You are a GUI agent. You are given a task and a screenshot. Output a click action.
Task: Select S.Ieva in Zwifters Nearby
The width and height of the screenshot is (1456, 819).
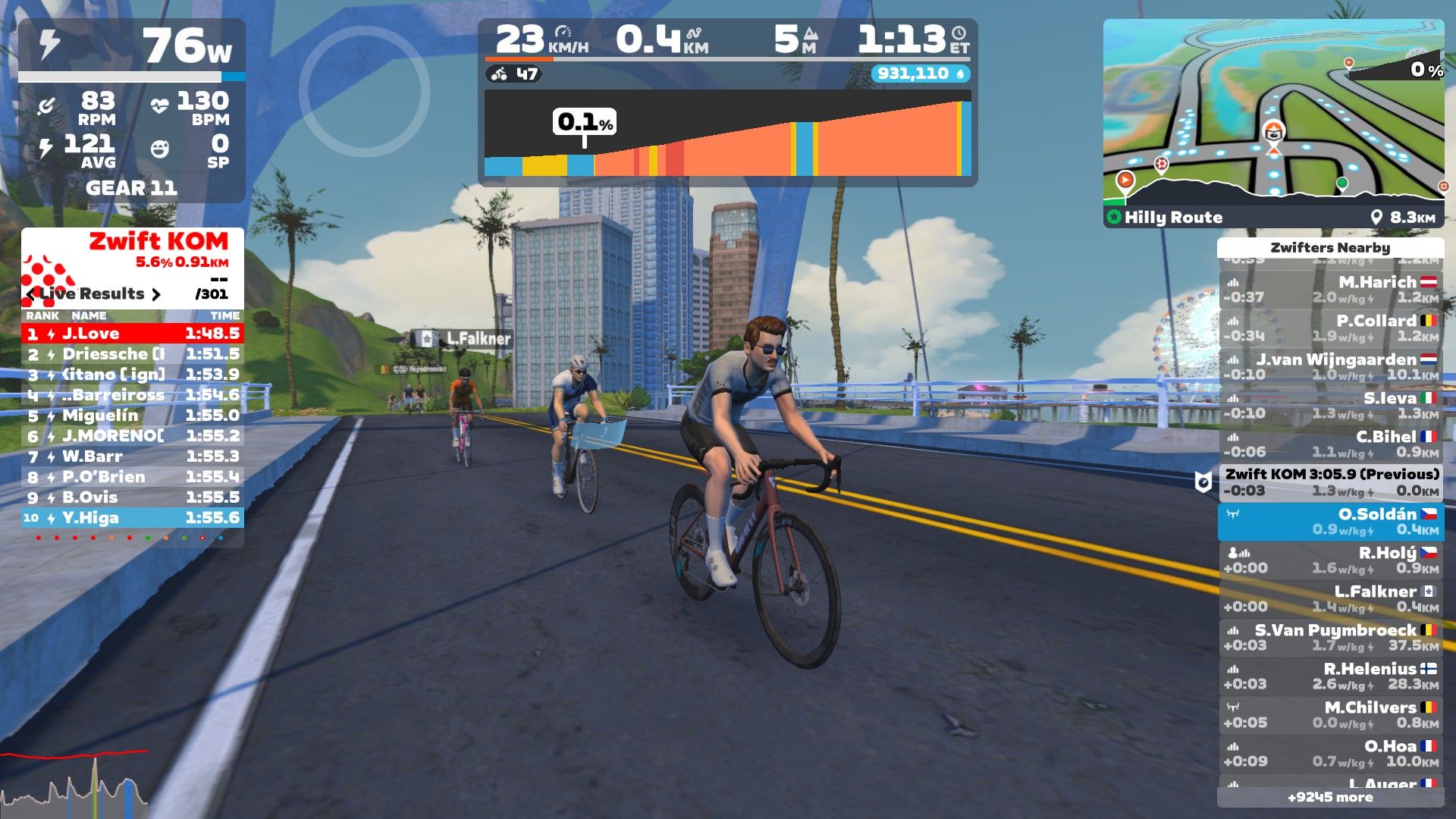(x=1331, y=405)
